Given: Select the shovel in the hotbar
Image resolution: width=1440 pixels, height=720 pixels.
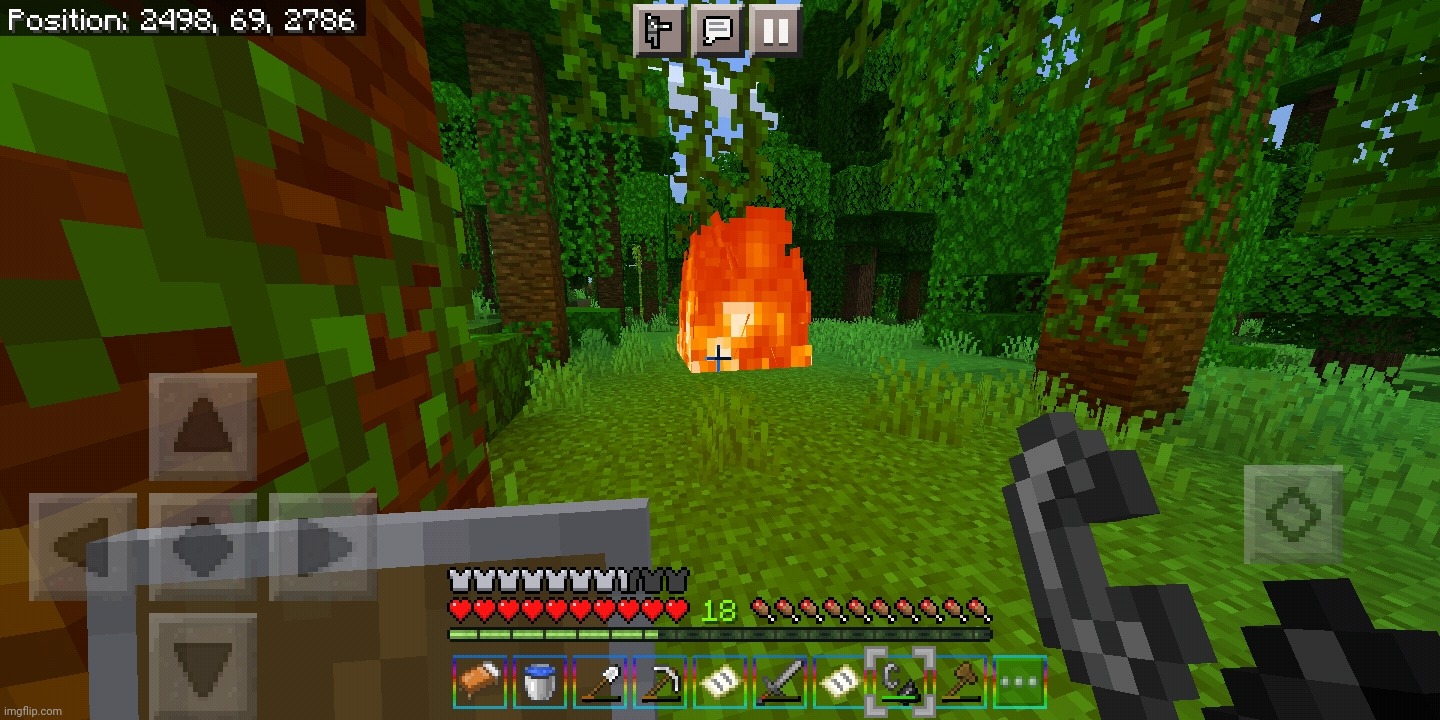Looking at the screenshot, I should click(x=598, y=684).
